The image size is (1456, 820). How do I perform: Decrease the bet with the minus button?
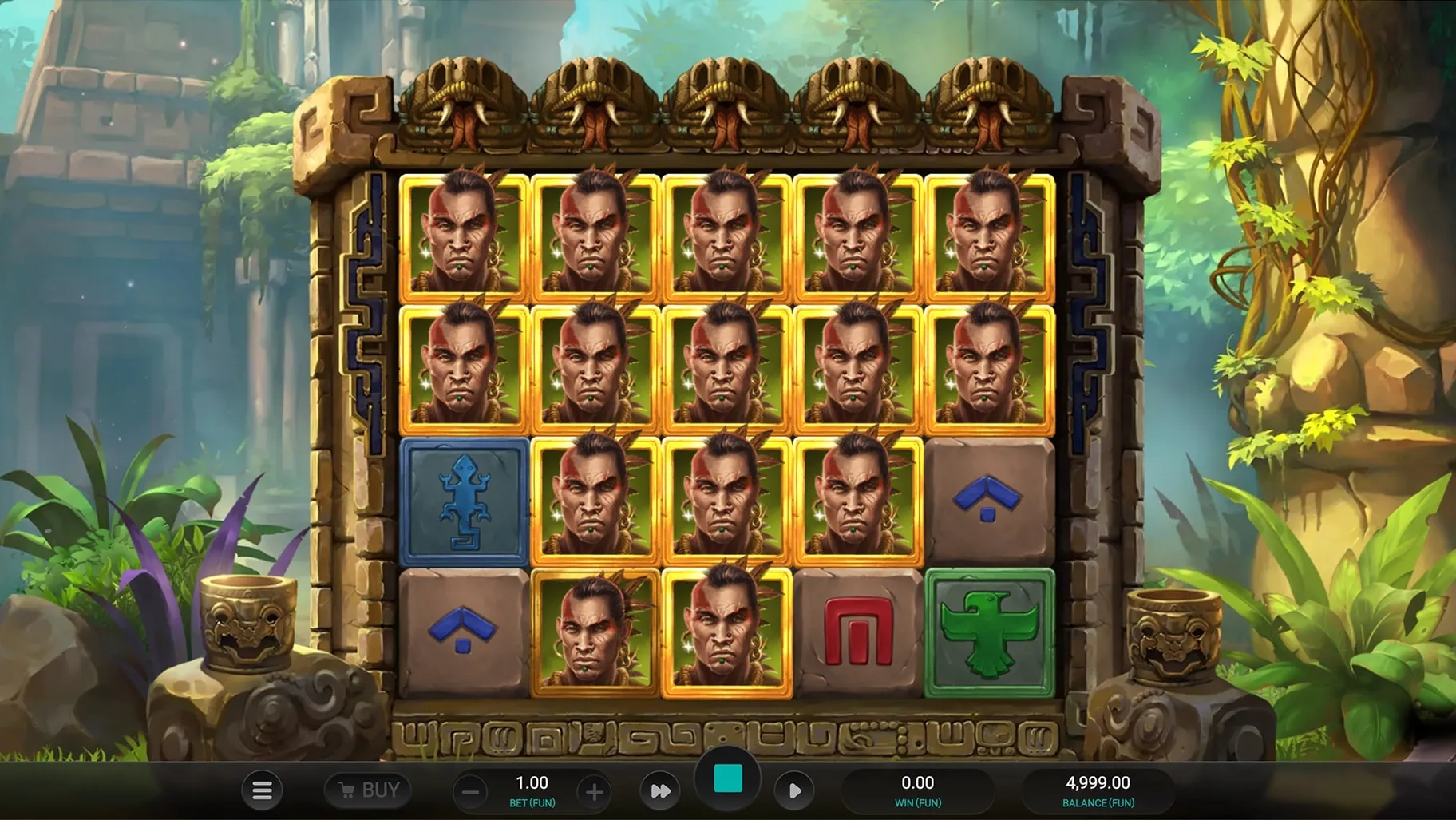pyautogui.click(x=471, y=792)
